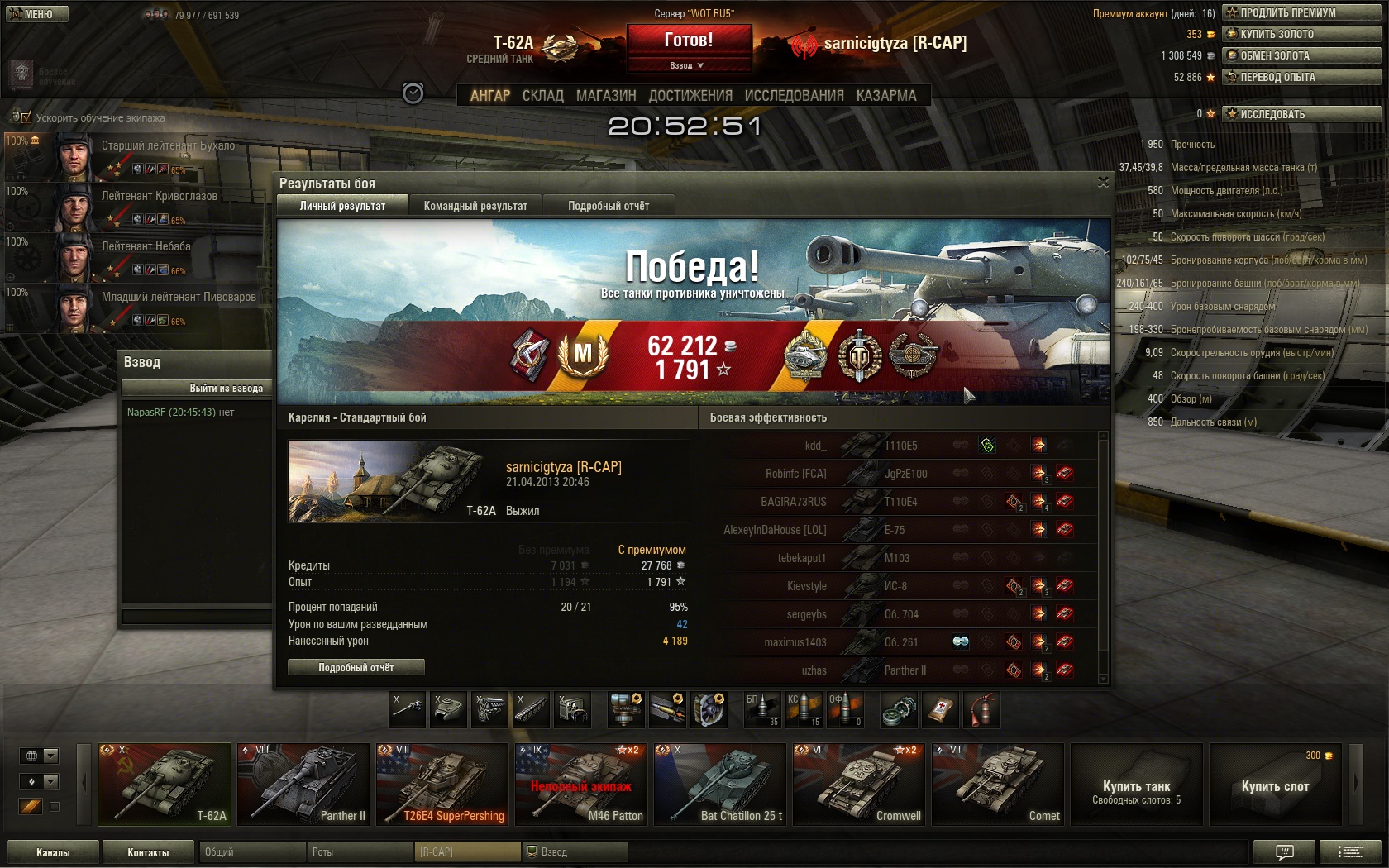1389x868 pixels.
Task: Open the ИССЛЕДОВАНИЯ section
Action: click(794, 96)
